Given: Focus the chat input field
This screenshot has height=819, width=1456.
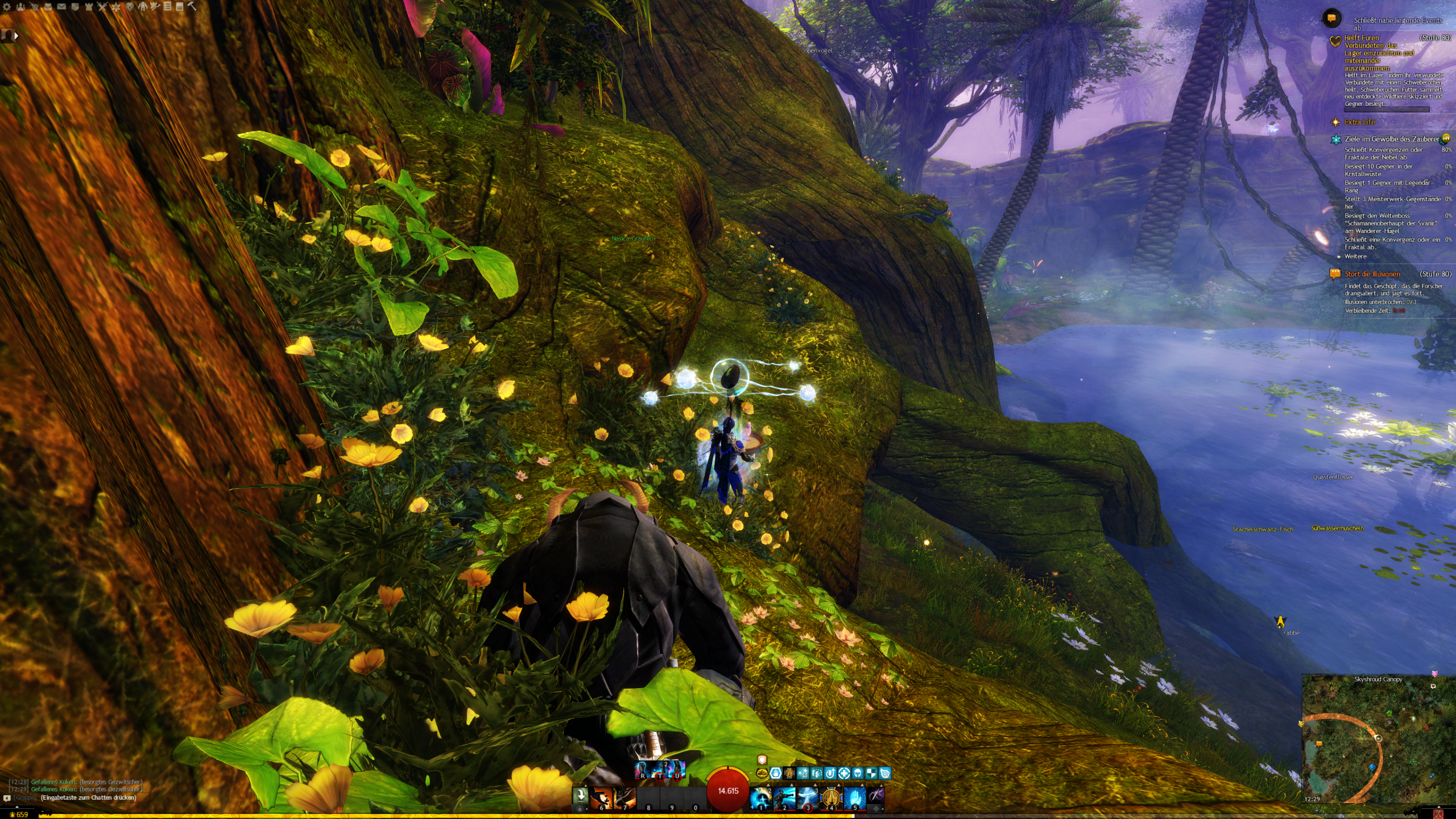Looking at the screenshot, I should [88, 798].
